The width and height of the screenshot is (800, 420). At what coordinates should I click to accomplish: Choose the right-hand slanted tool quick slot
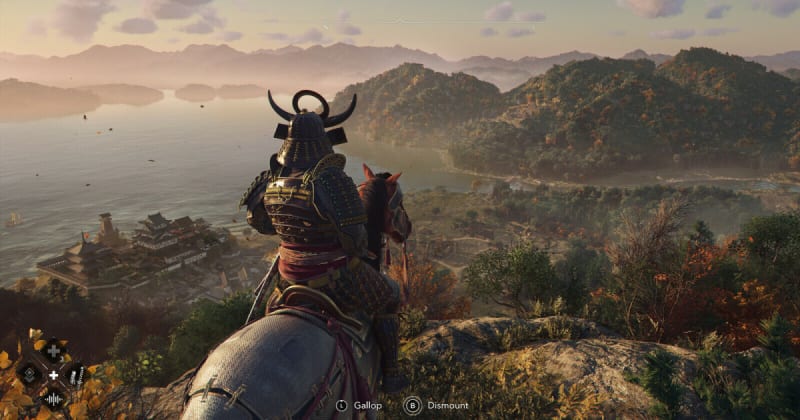coord(77,375)
